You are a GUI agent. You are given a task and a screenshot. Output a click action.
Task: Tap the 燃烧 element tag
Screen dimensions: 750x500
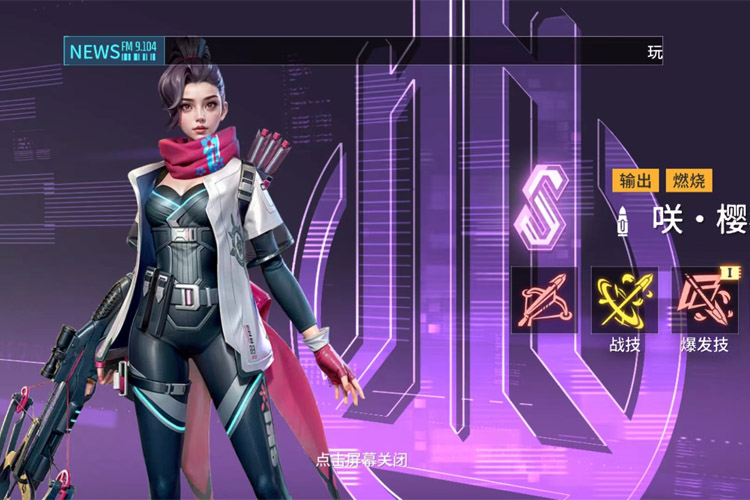click(x=689, y=180)
